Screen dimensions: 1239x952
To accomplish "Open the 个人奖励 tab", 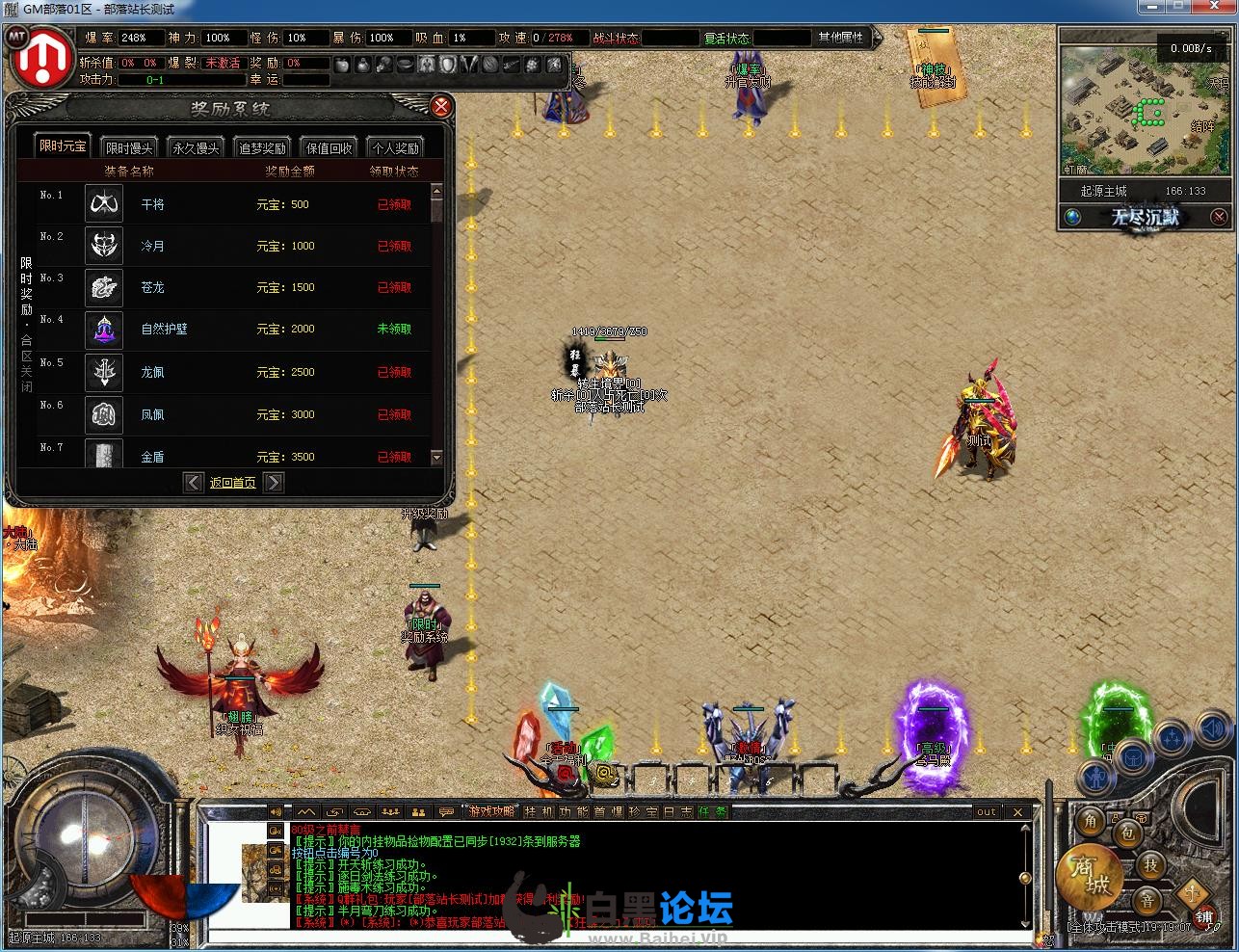I will (x=395, y=147).
